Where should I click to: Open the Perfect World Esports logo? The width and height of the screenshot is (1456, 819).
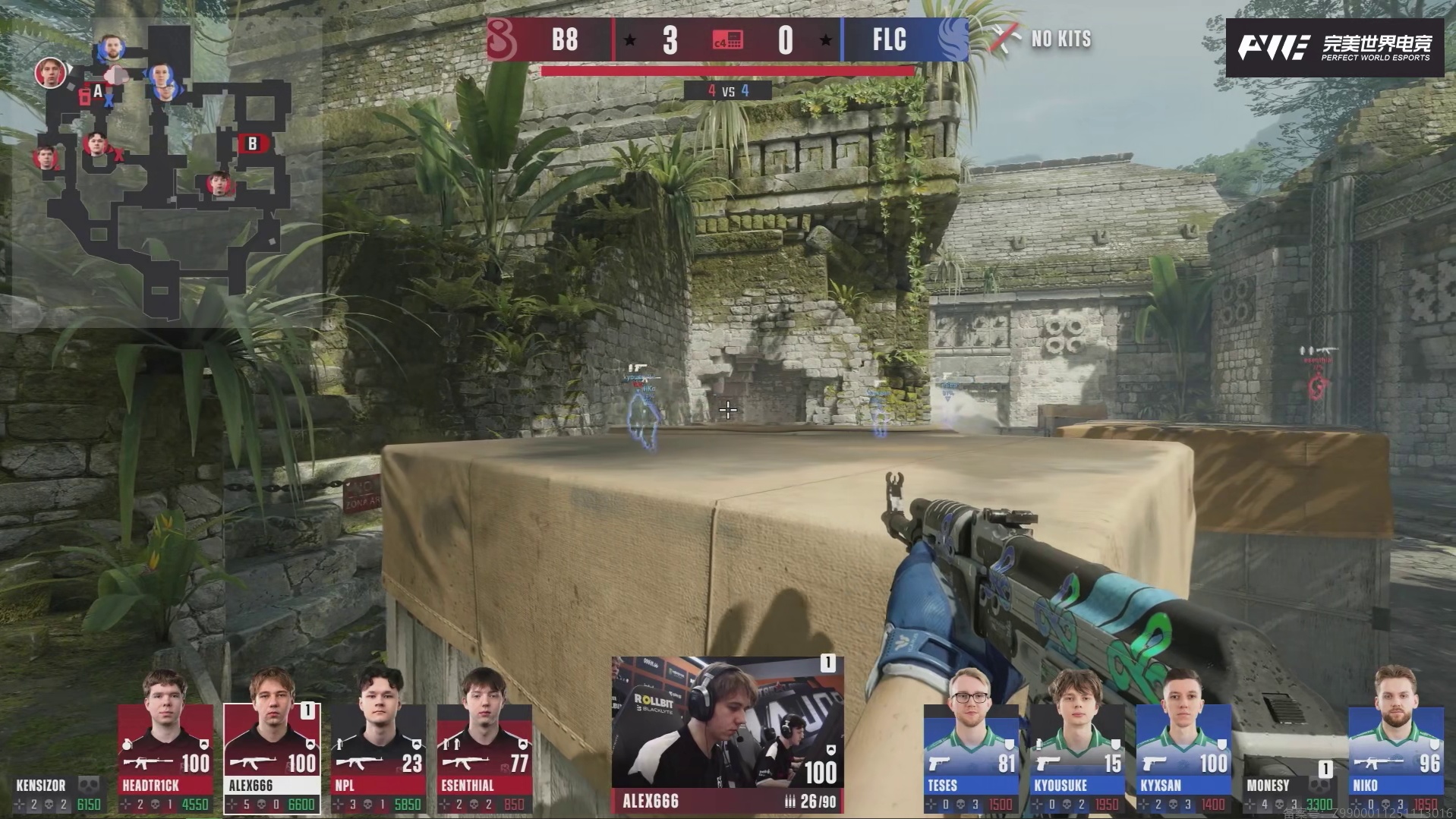[x=1335, y=48]
